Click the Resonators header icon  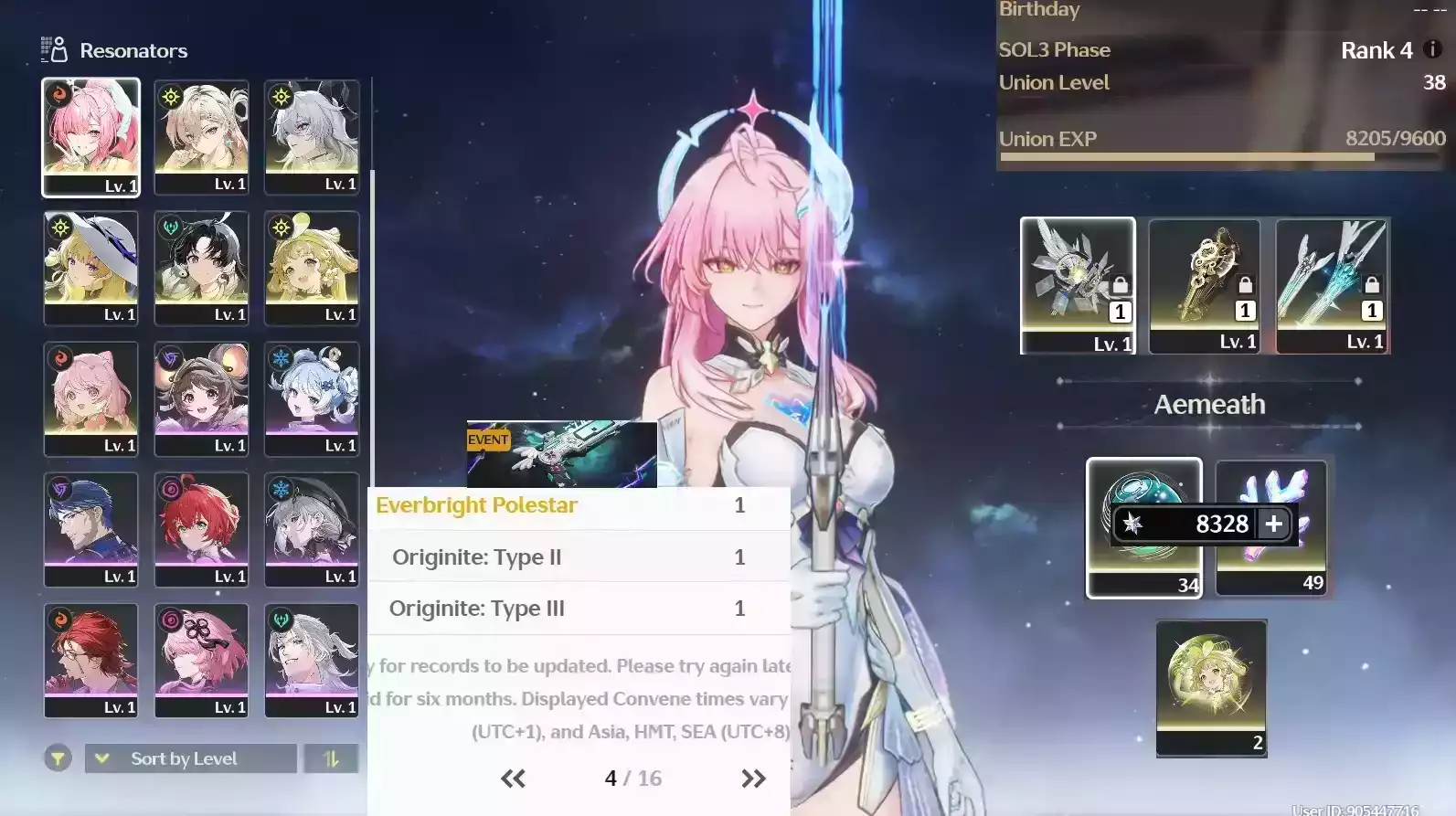[x=56, y=49]
